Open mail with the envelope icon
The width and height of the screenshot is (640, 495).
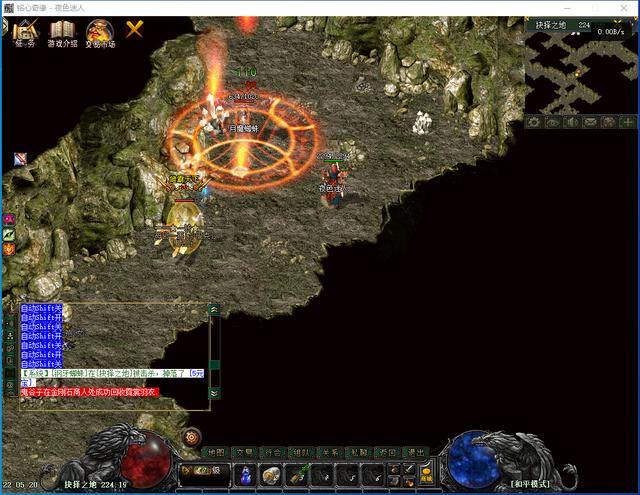coord(591,122)
